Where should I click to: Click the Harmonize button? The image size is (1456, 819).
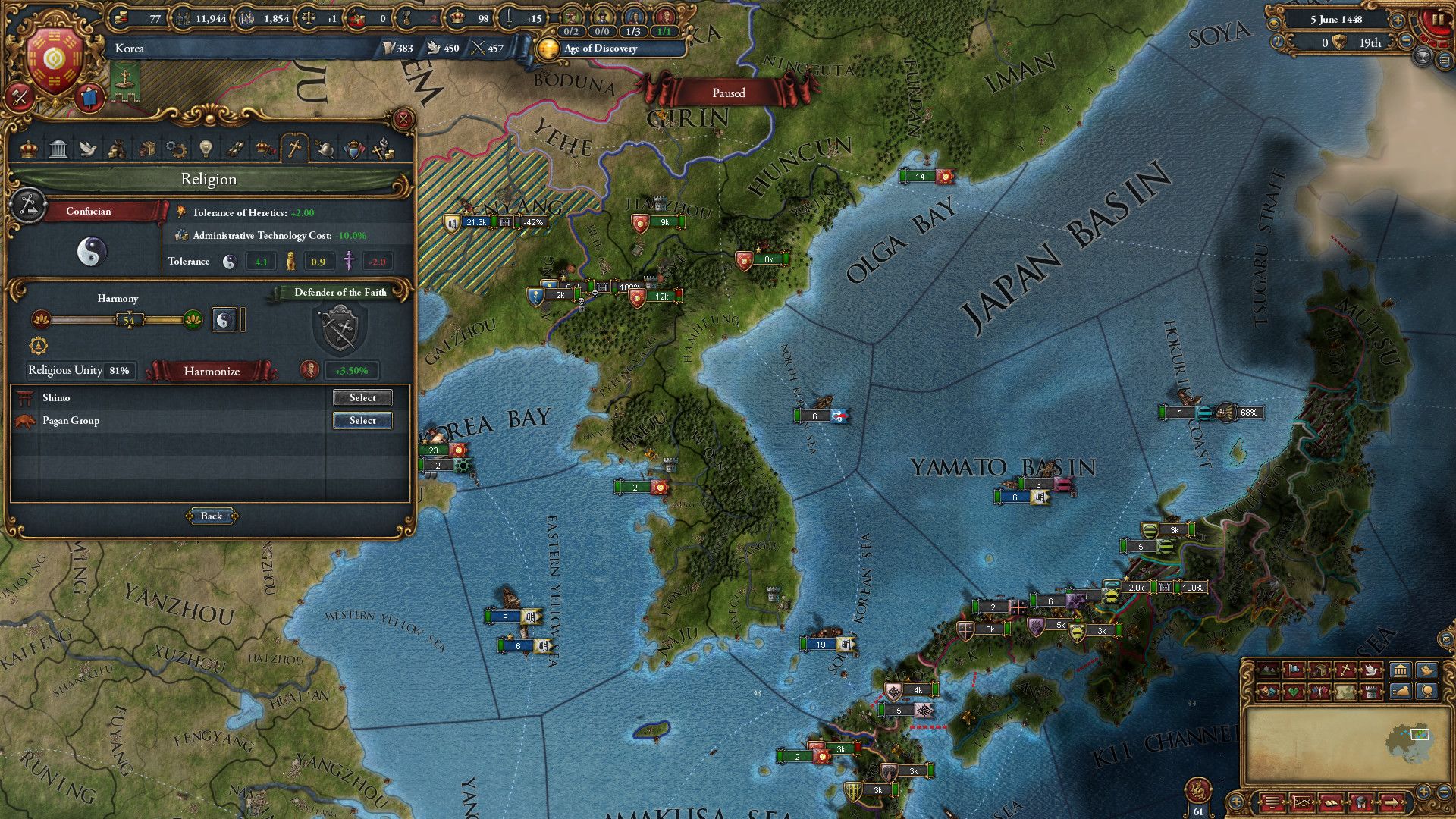tap(212, 372)
